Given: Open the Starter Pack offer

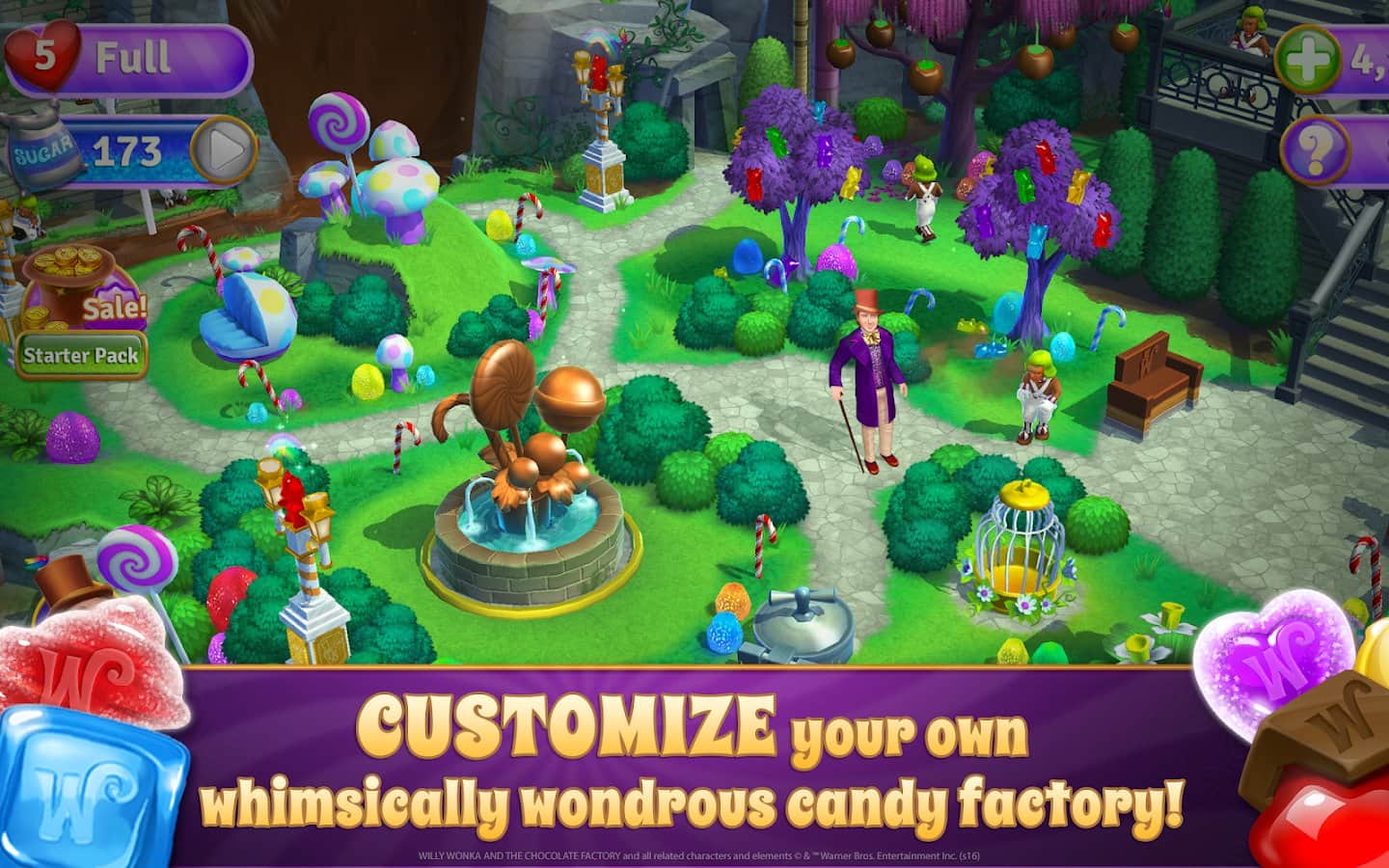Looking at the screenshot, I should pyautogui.click(x=82, y=354).
